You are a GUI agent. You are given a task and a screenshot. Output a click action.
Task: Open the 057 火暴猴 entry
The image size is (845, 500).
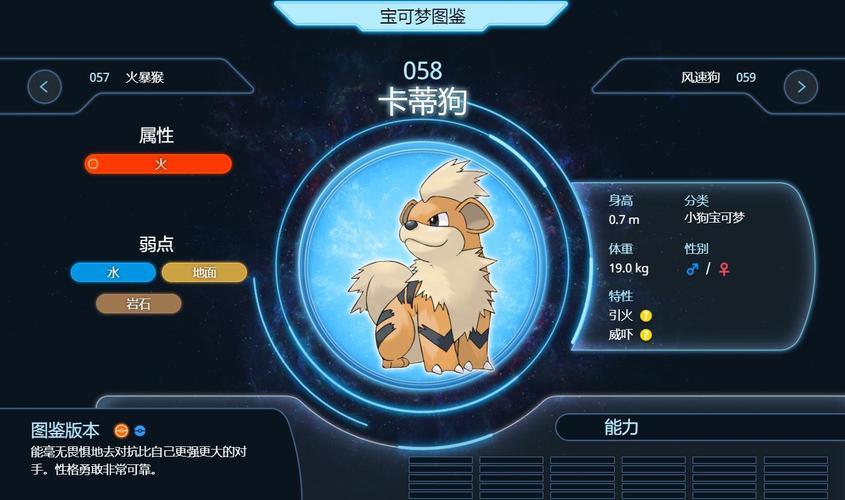pos(126,77)
